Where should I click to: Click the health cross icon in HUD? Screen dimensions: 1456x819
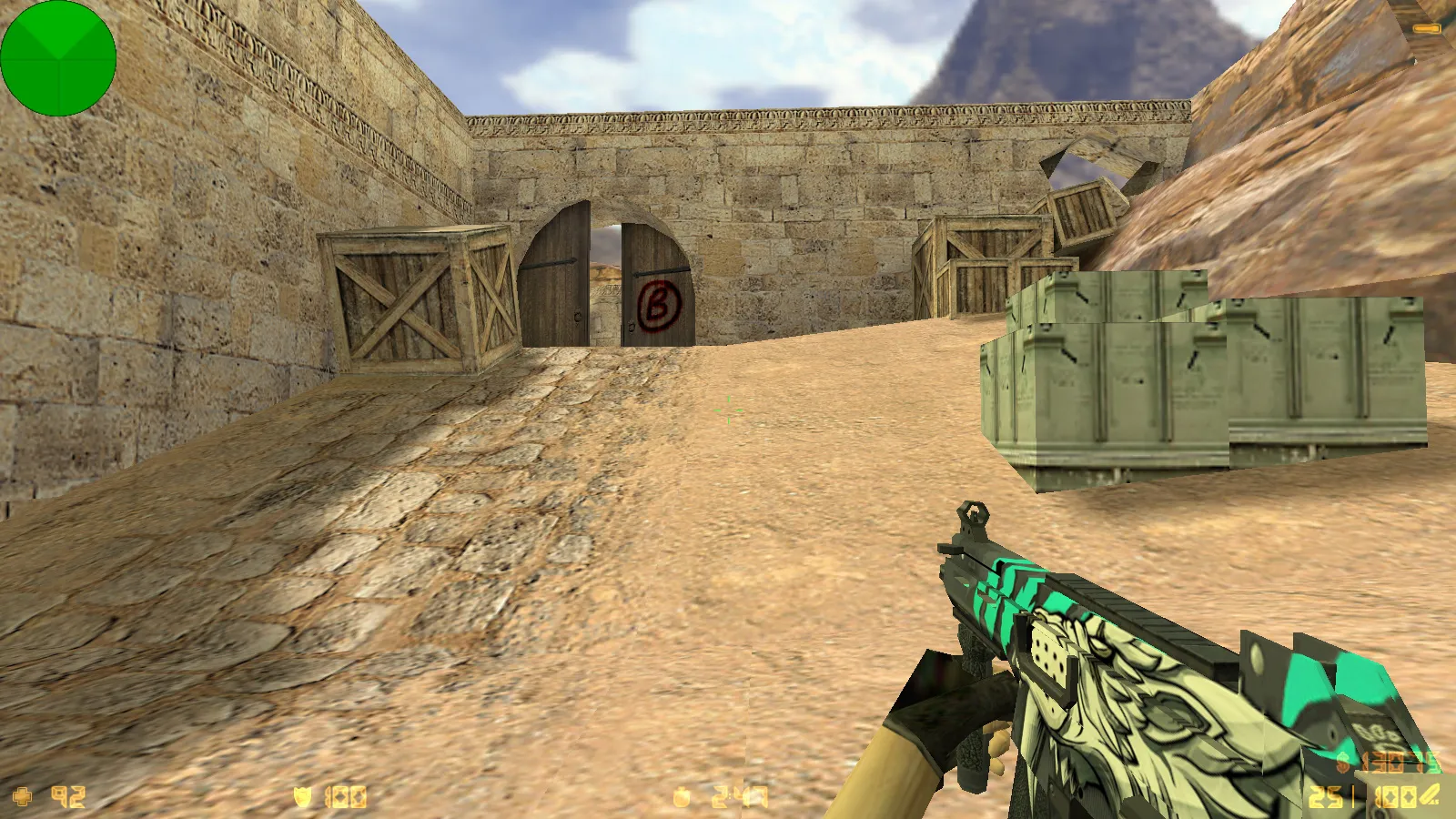coord(23,794)
